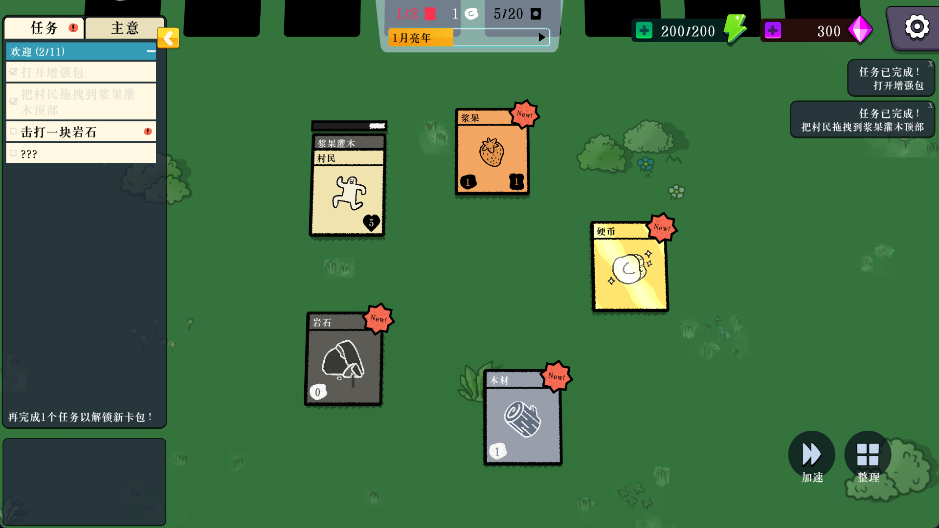Toggle the 加速 fast-forward button
The height and width of the screenshot is (528, 939).
click(x=811, y=455)
